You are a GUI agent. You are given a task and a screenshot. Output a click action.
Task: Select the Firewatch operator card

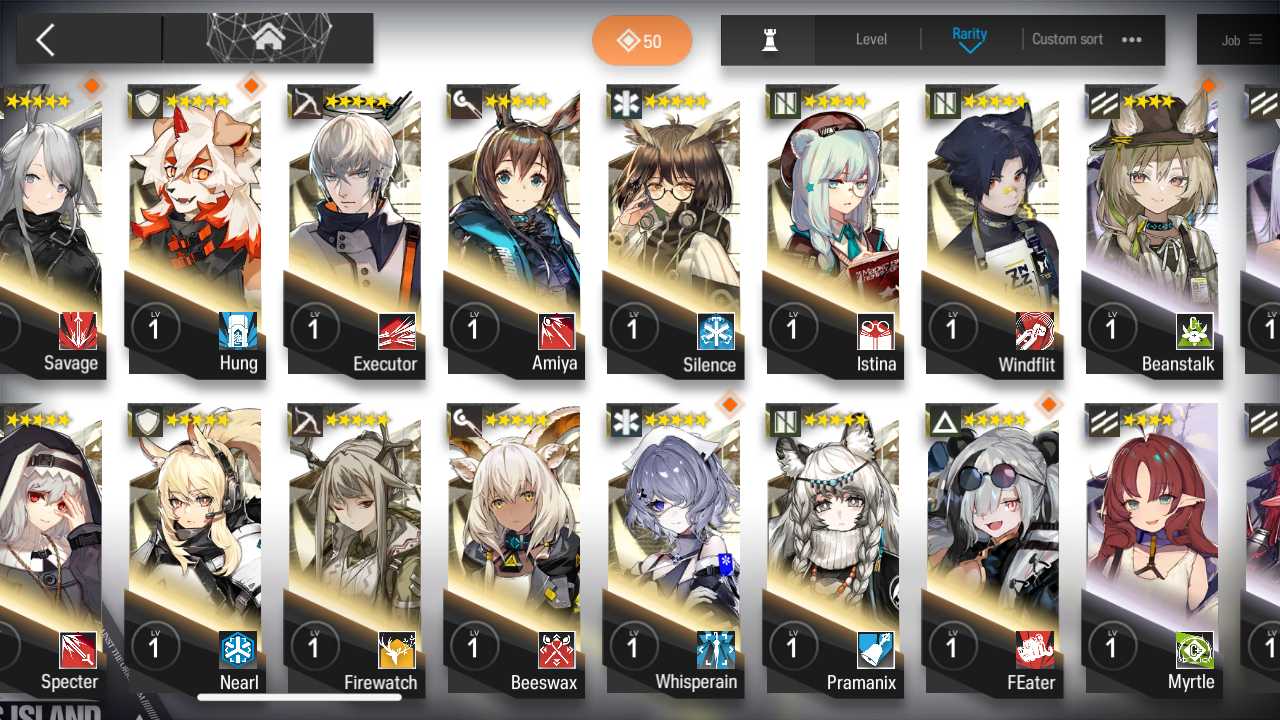click(x=354, y=548)
